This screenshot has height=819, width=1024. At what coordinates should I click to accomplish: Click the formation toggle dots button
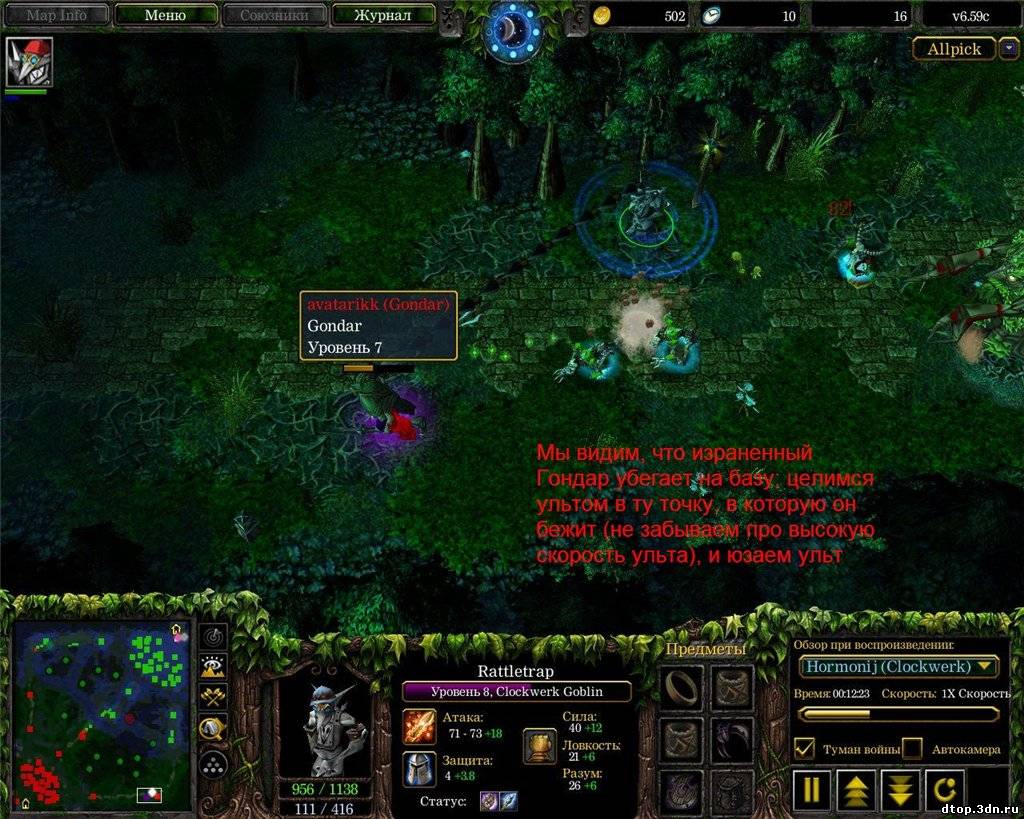coord(214,765)
